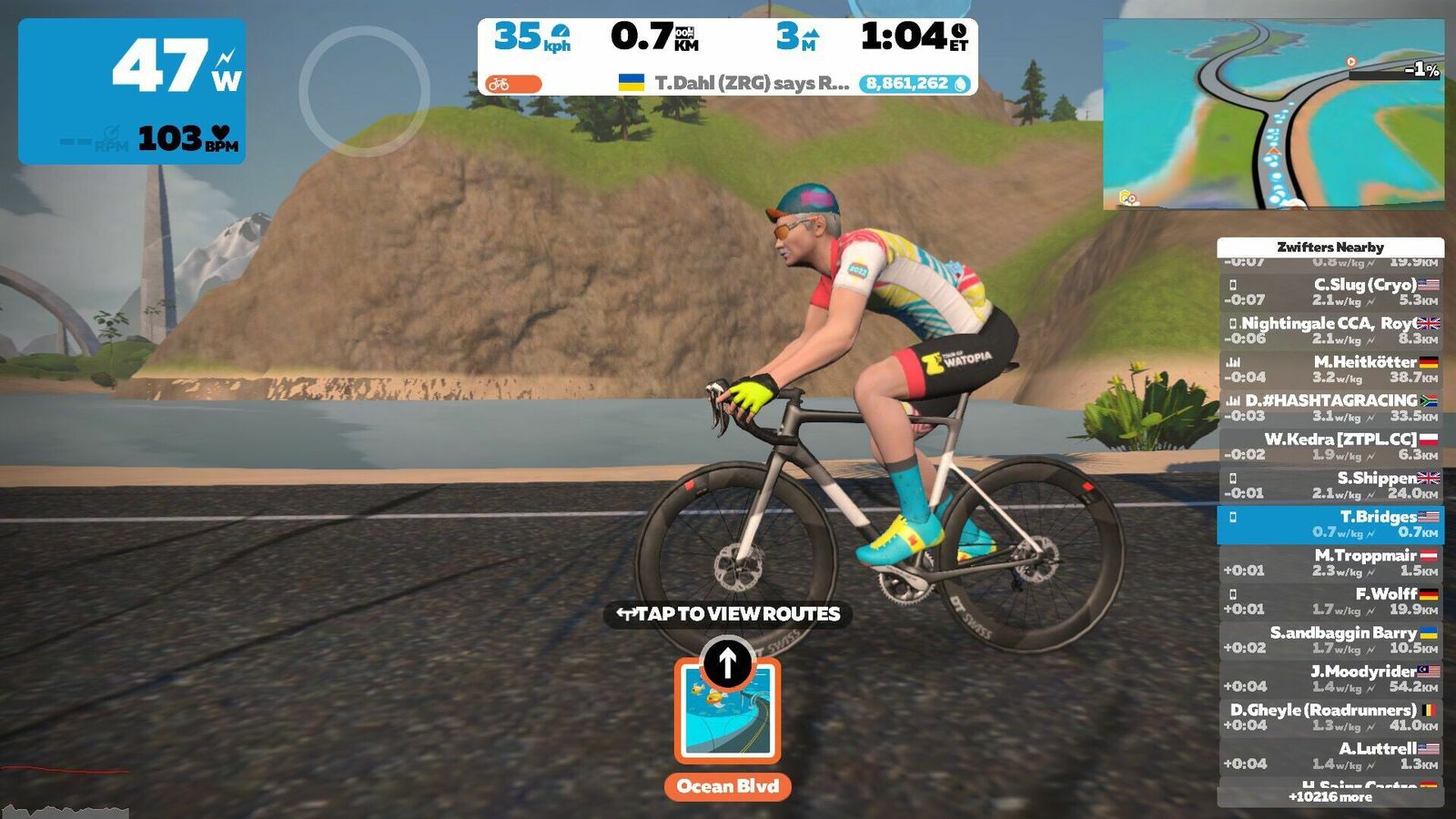Select J.Moodyrider rider row
The height and width of the screenshot is (819, 1456).
click(1330, 678)
